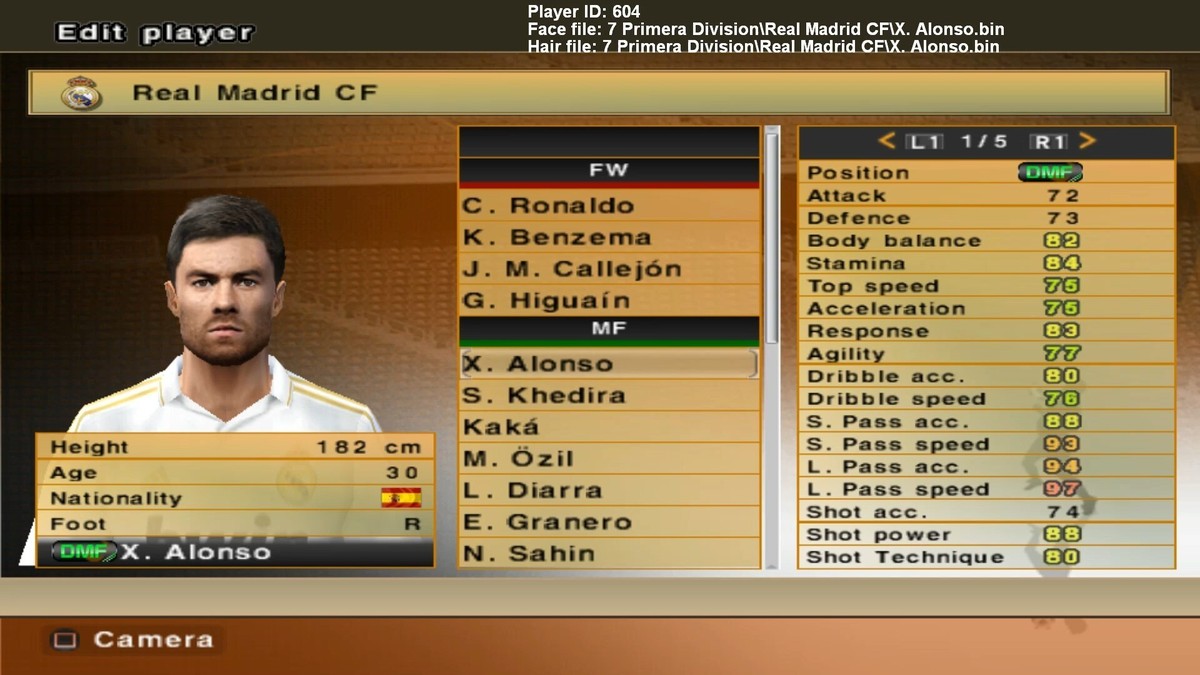Screen dimensions: 1200x675
Task: Edit the Height row
Action: click(x=235, y=447)
